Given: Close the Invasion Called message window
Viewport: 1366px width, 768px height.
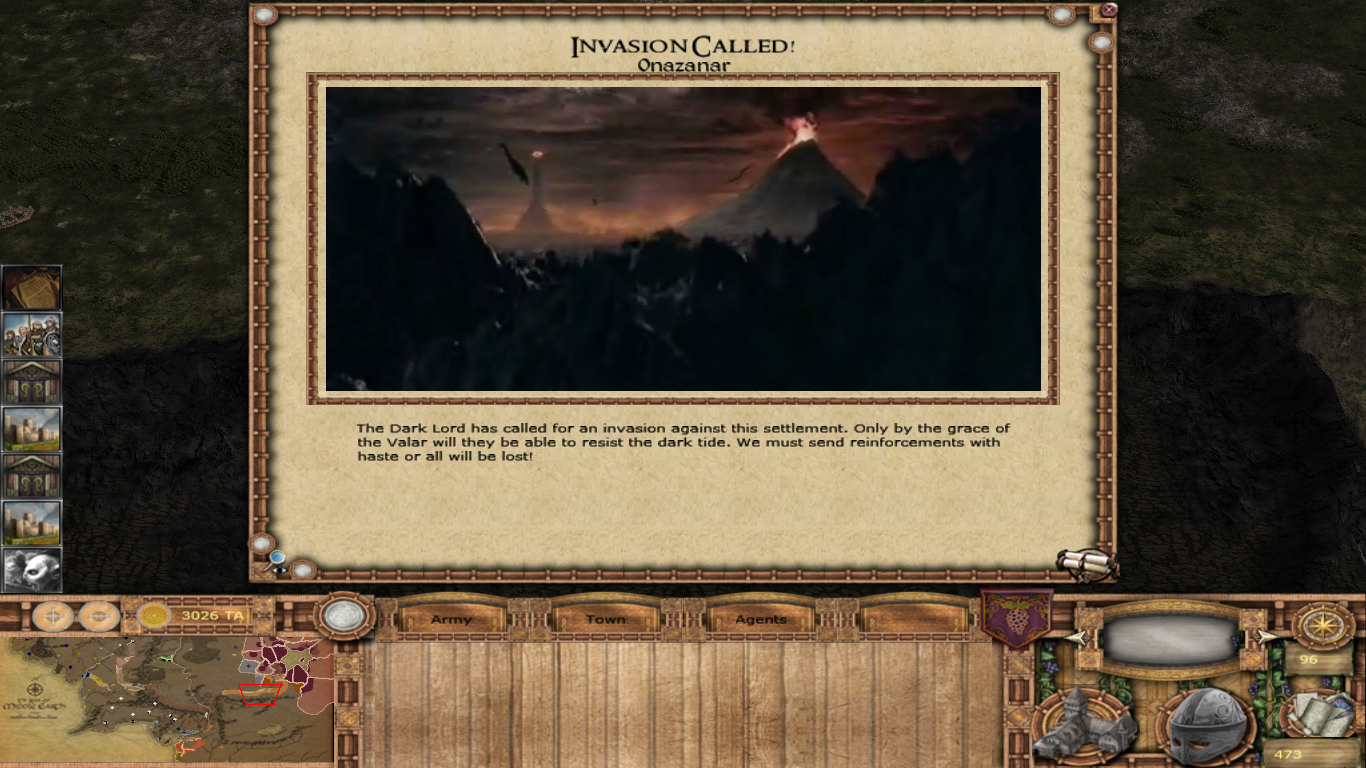Looking at the screenshot, I should 1108,11.
